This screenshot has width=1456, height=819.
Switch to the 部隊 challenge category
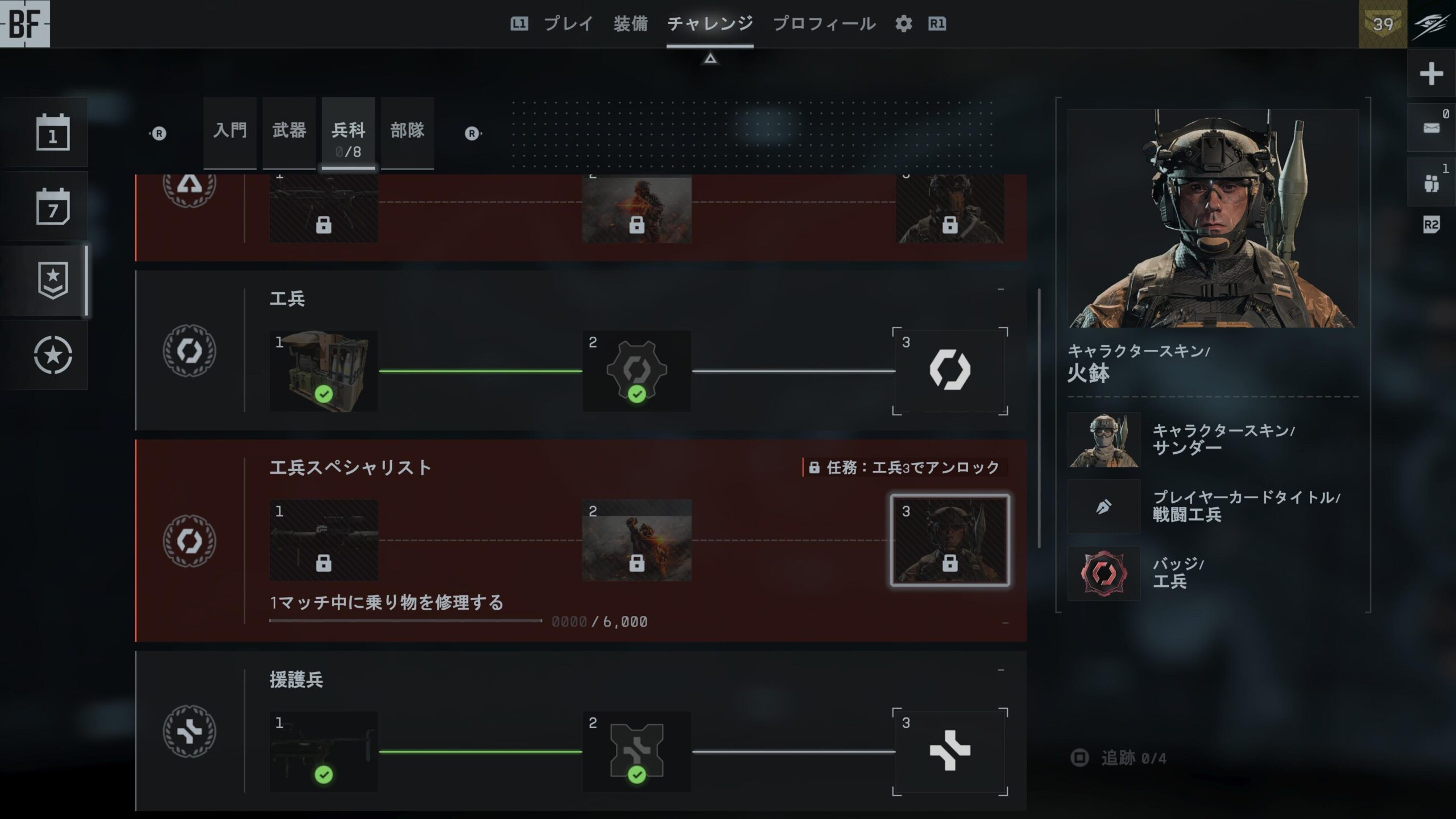[x=407, y=132]
